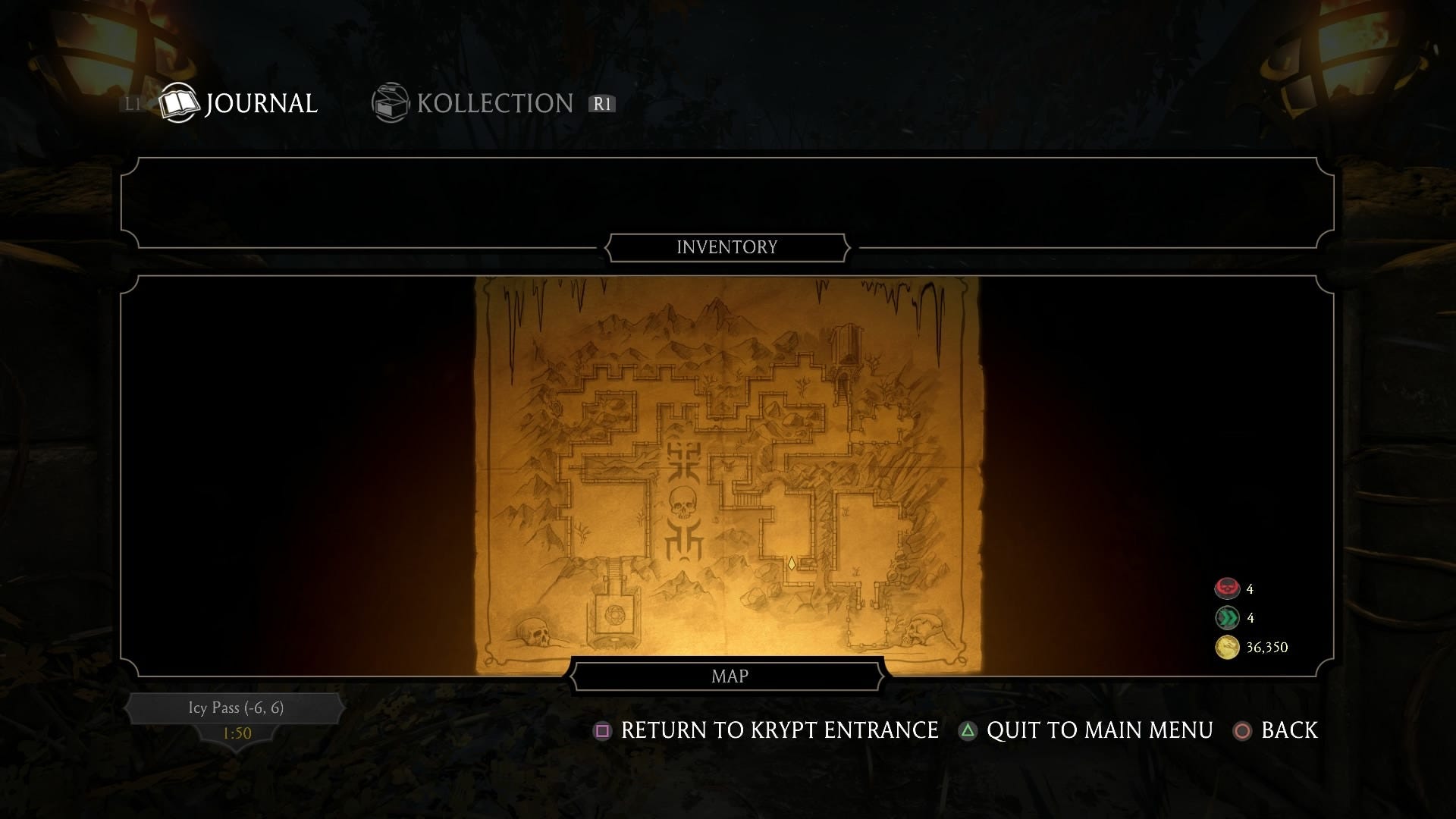Switch to the Journal tab
This screenshot has width=1456, height=819.
tap(239, 103)
